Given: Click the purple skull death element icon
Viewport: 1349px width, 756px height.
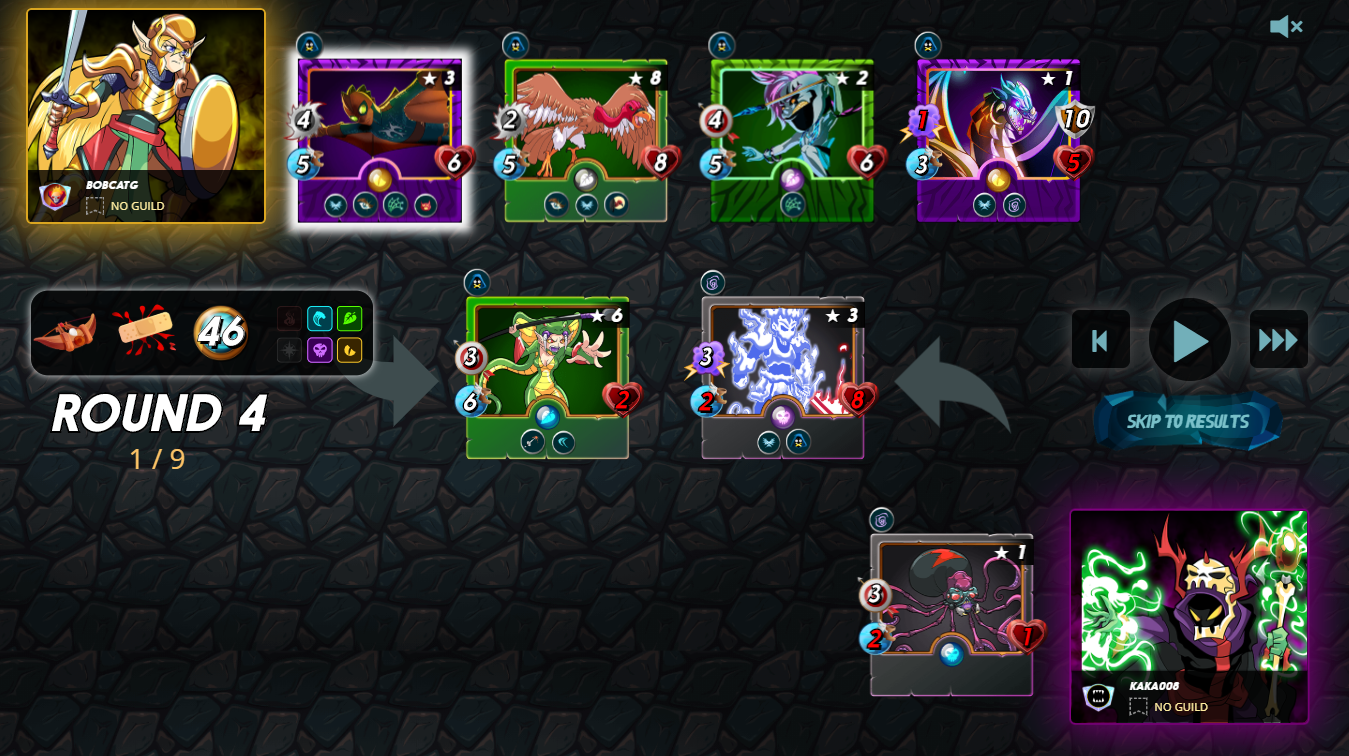Looking at the screenshot, I should click(319, 350).
